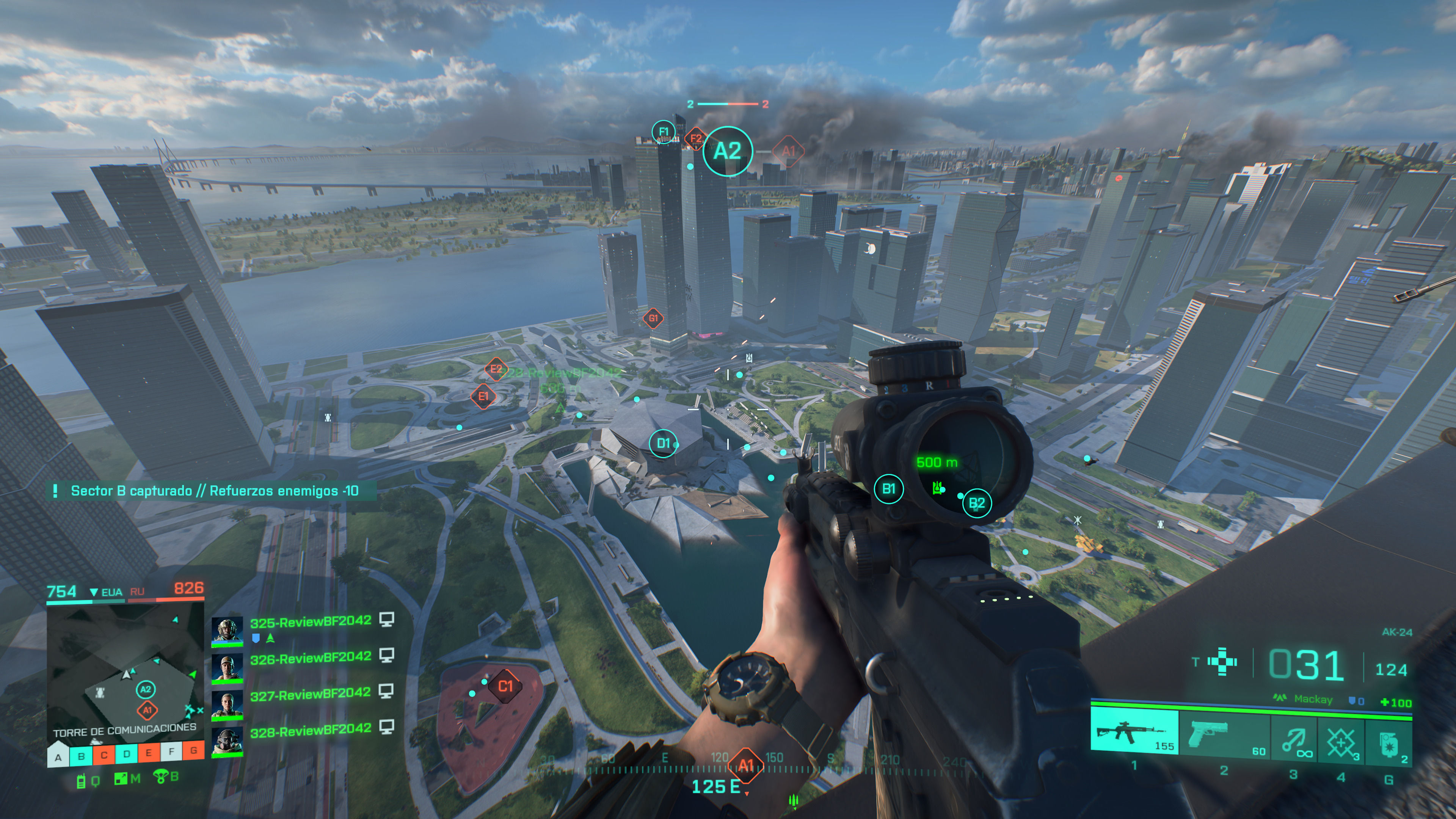1456x819 pixels.
Task: Select sector F in the sector bar
Action: point(171,752)
